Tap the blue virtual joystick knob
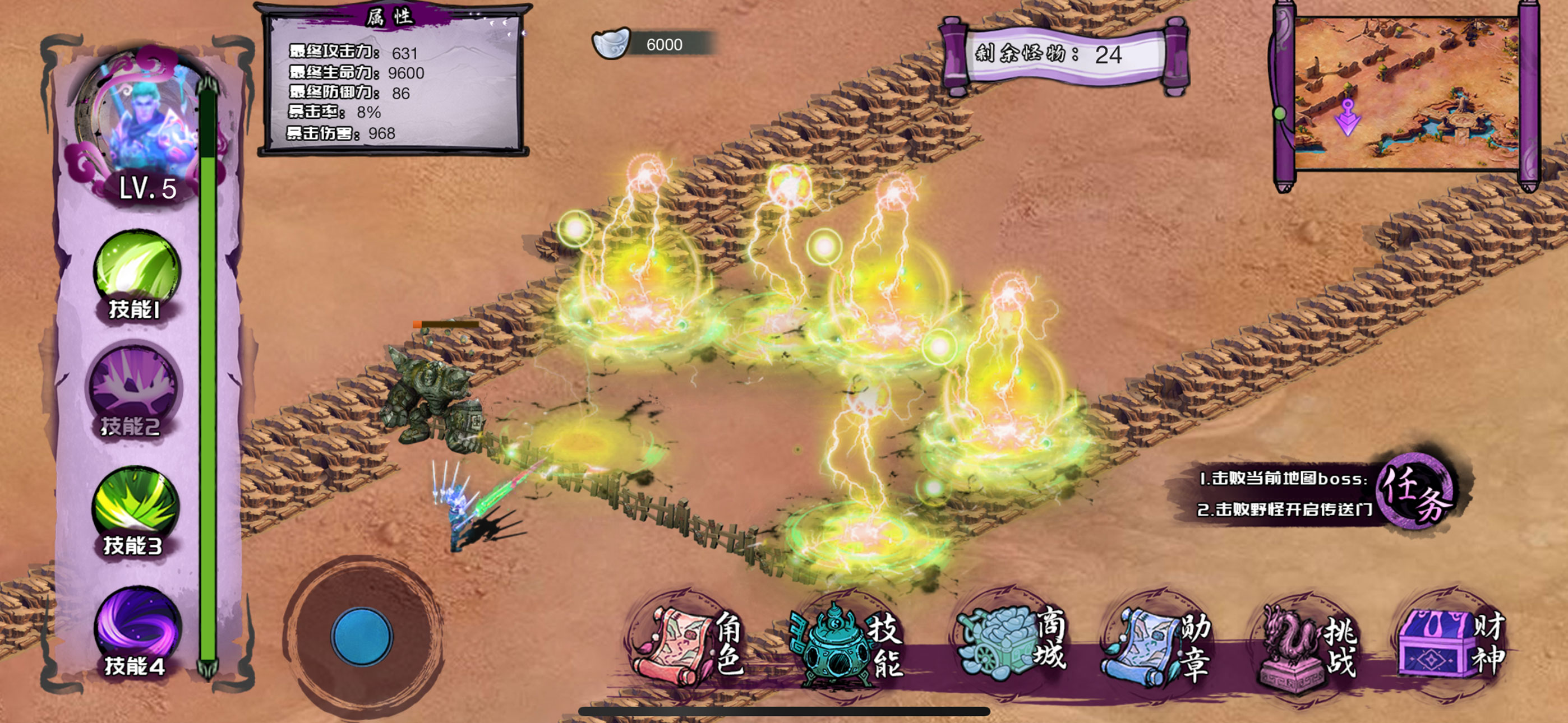The image size is (1568, 723). pos(362,637)
